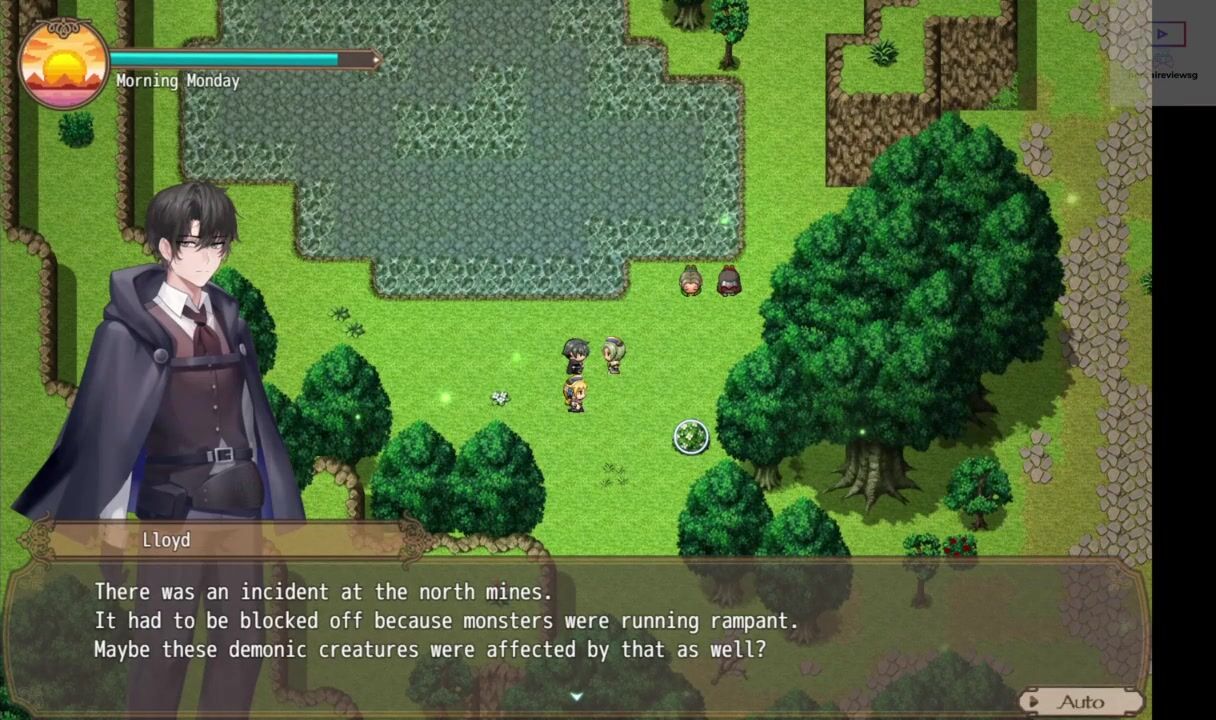Toggle the Auto dialogue advance button
Screen dimensions: 1216x720
[1080, 701]
